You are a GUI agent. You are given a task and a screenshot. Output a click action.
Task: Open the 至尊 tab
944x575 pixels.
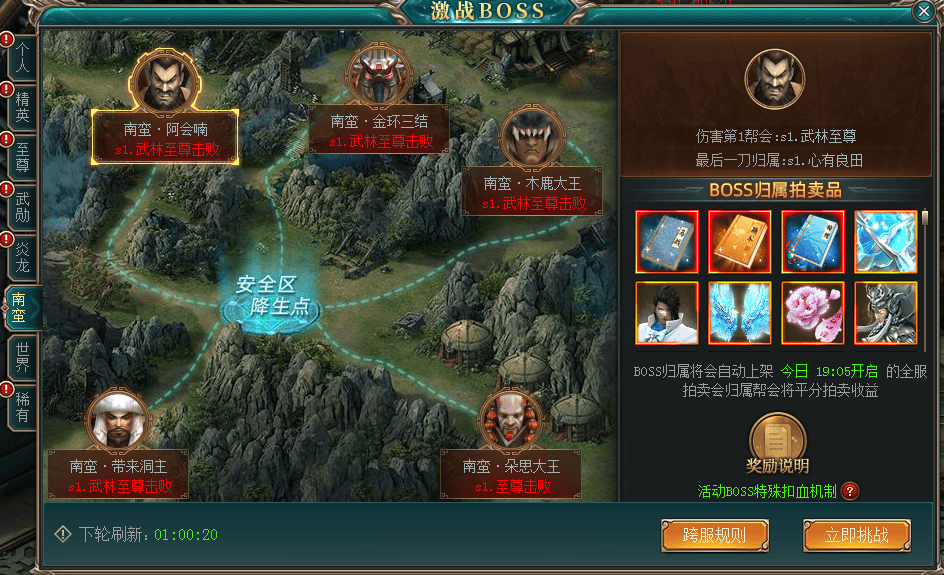[23, 155]
